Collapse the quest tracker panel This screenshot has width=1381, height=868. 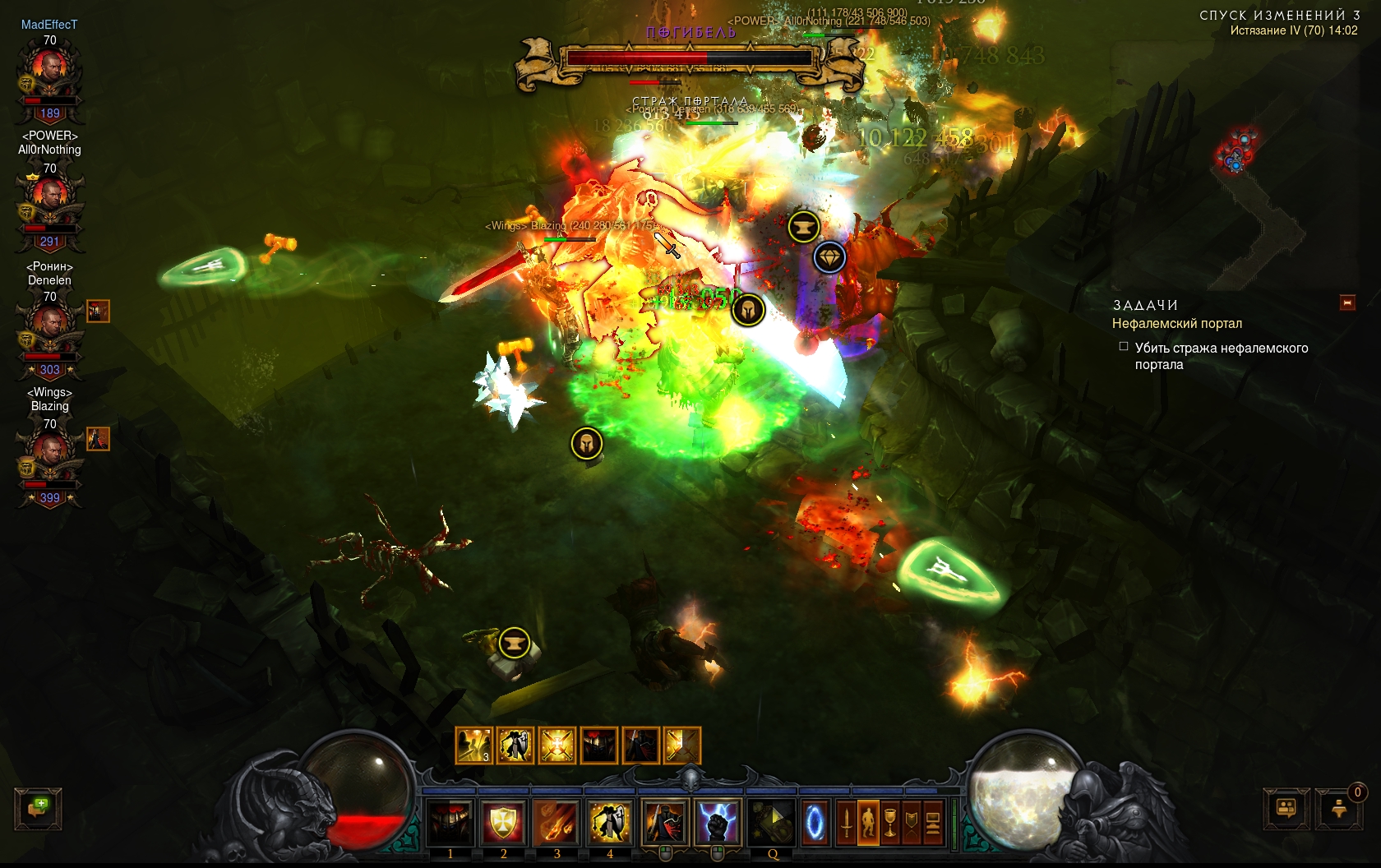[x=1347, y=302]
